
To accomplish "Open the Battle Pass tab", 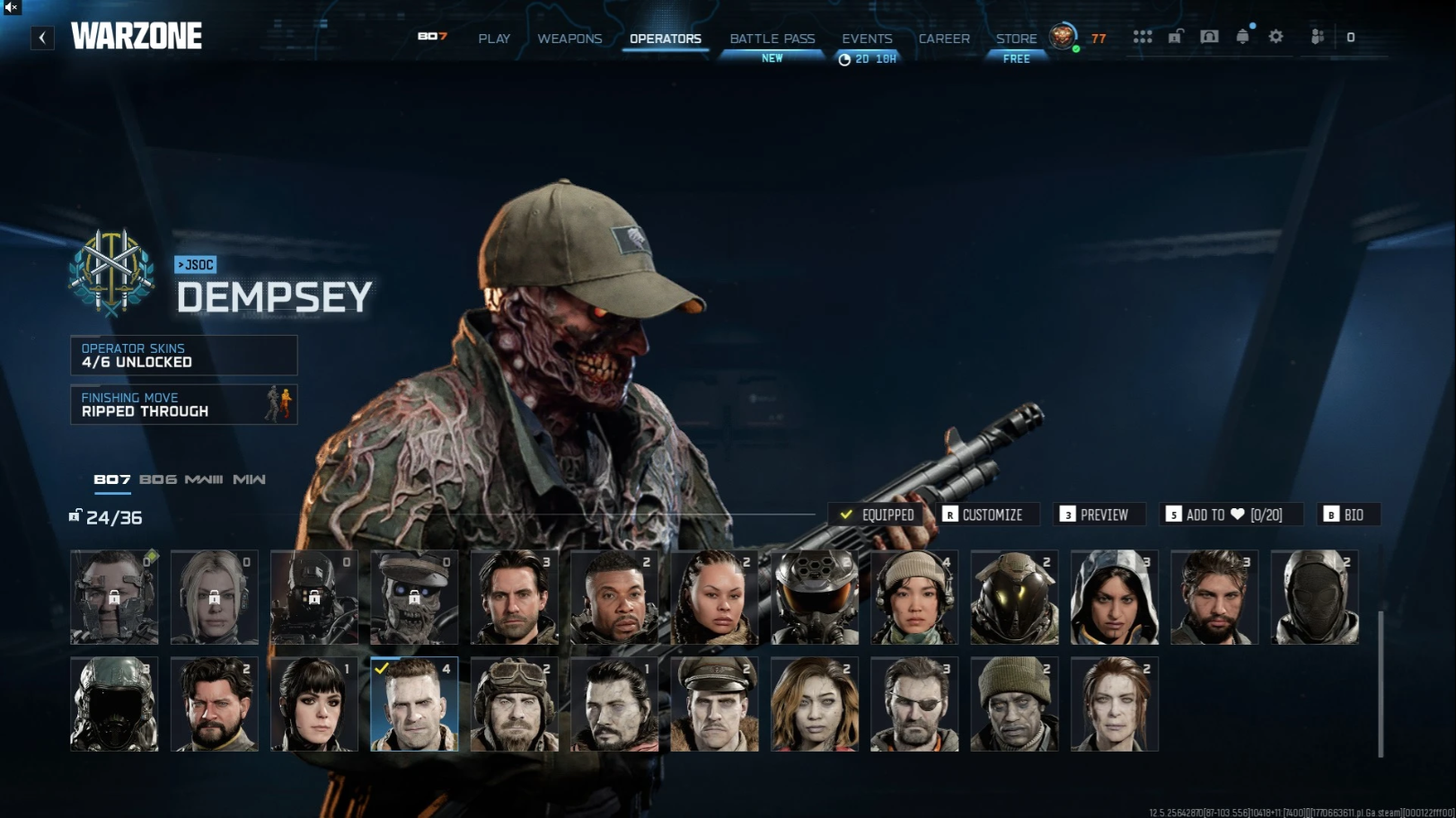I will tap(772, 39).
